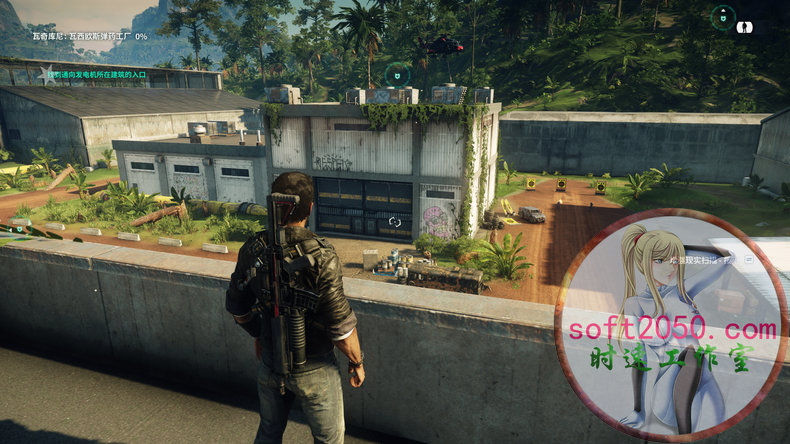Click the white figure icon beside the shield marker
This screenshot has height=444, width=790.
[745, 27]
